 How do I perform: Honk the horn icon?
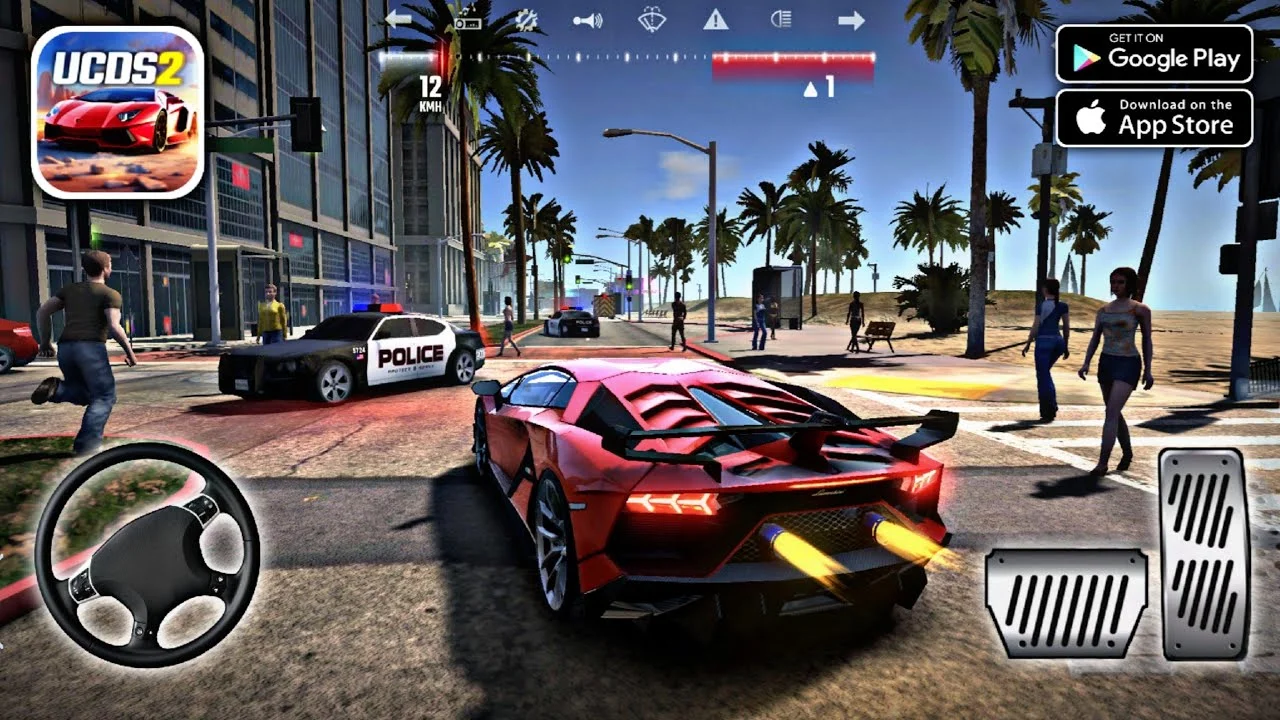point(588,20)
